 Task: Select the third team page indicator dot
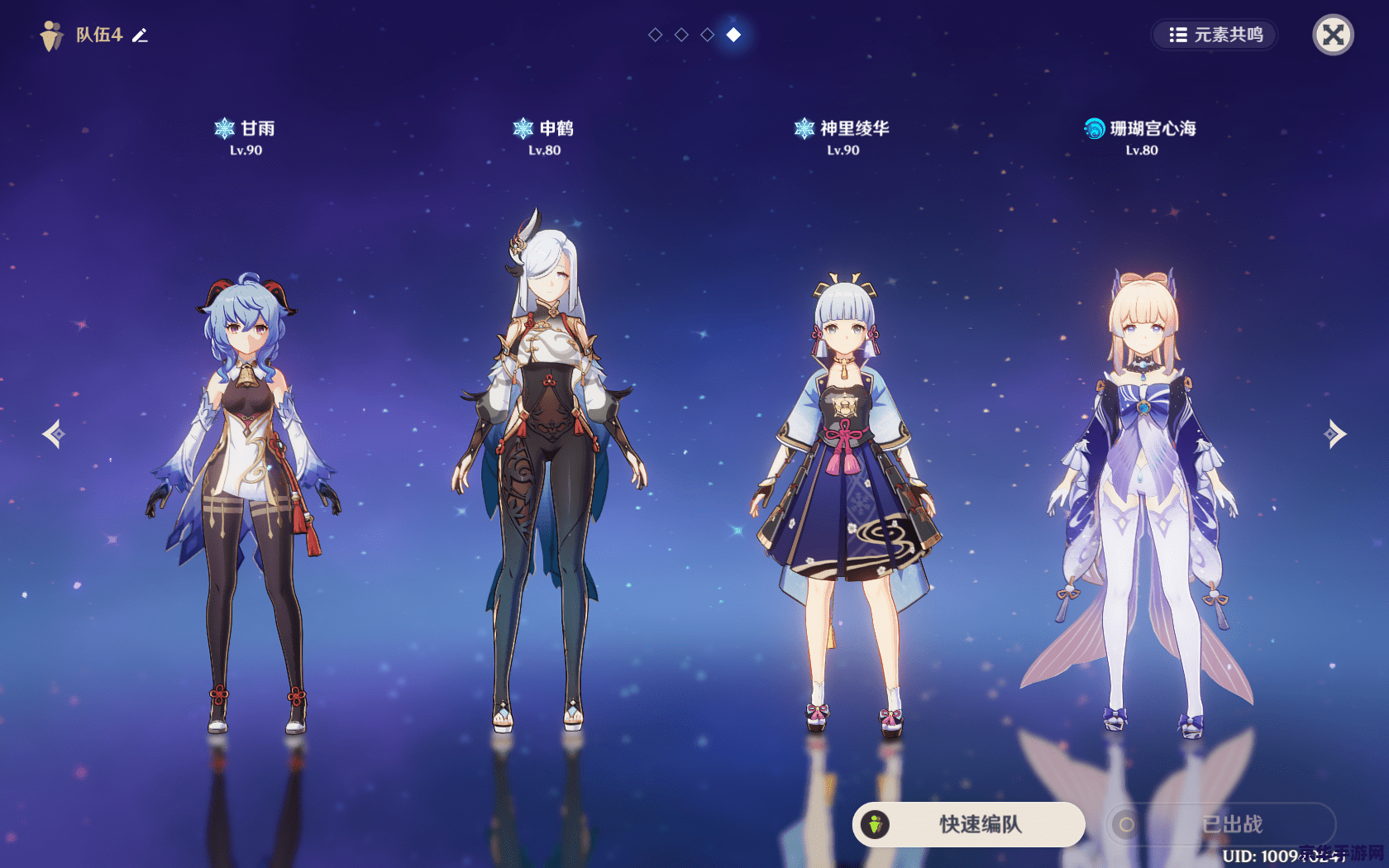(x=707, y=35)
